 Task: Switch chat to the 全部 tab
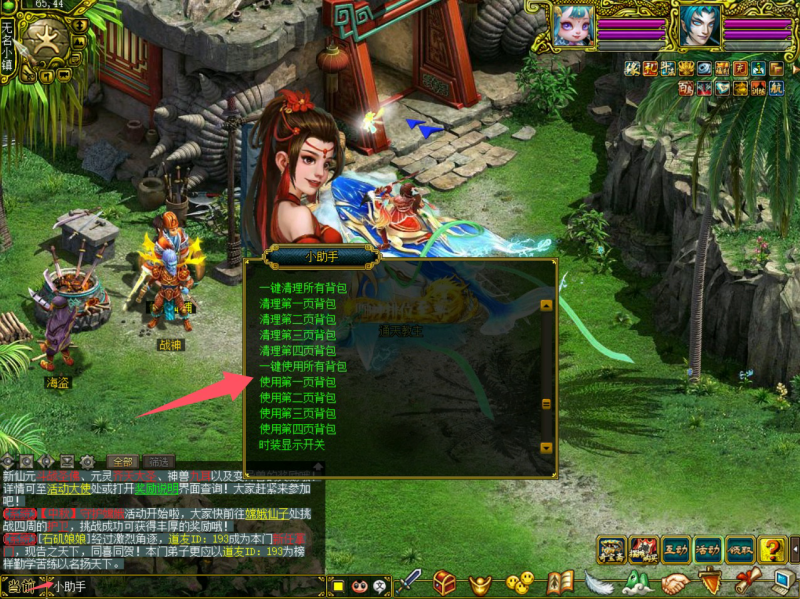[121, 461]
